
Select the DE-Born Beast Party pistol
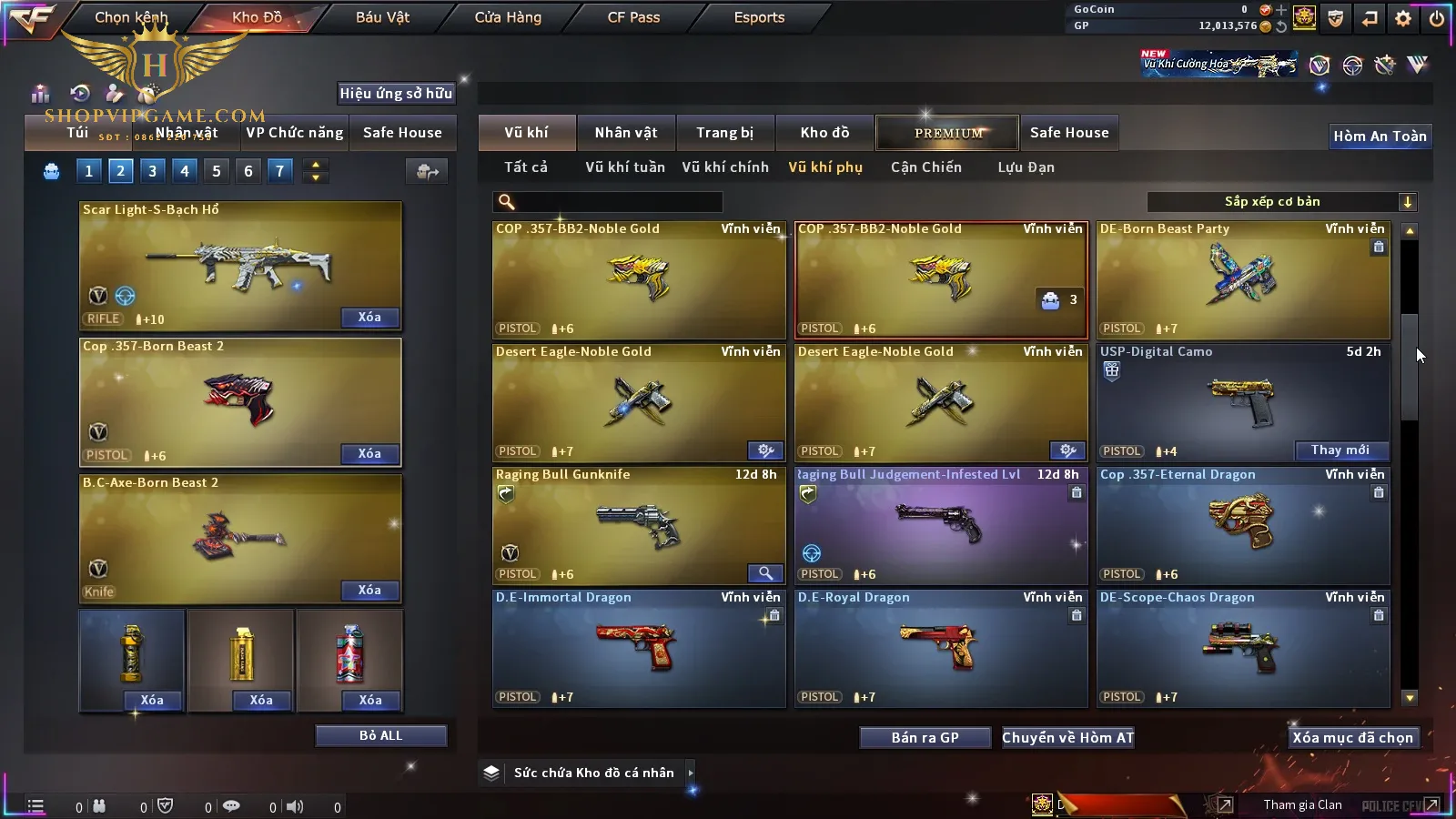pyautogui.click(x=1243, y=279)
